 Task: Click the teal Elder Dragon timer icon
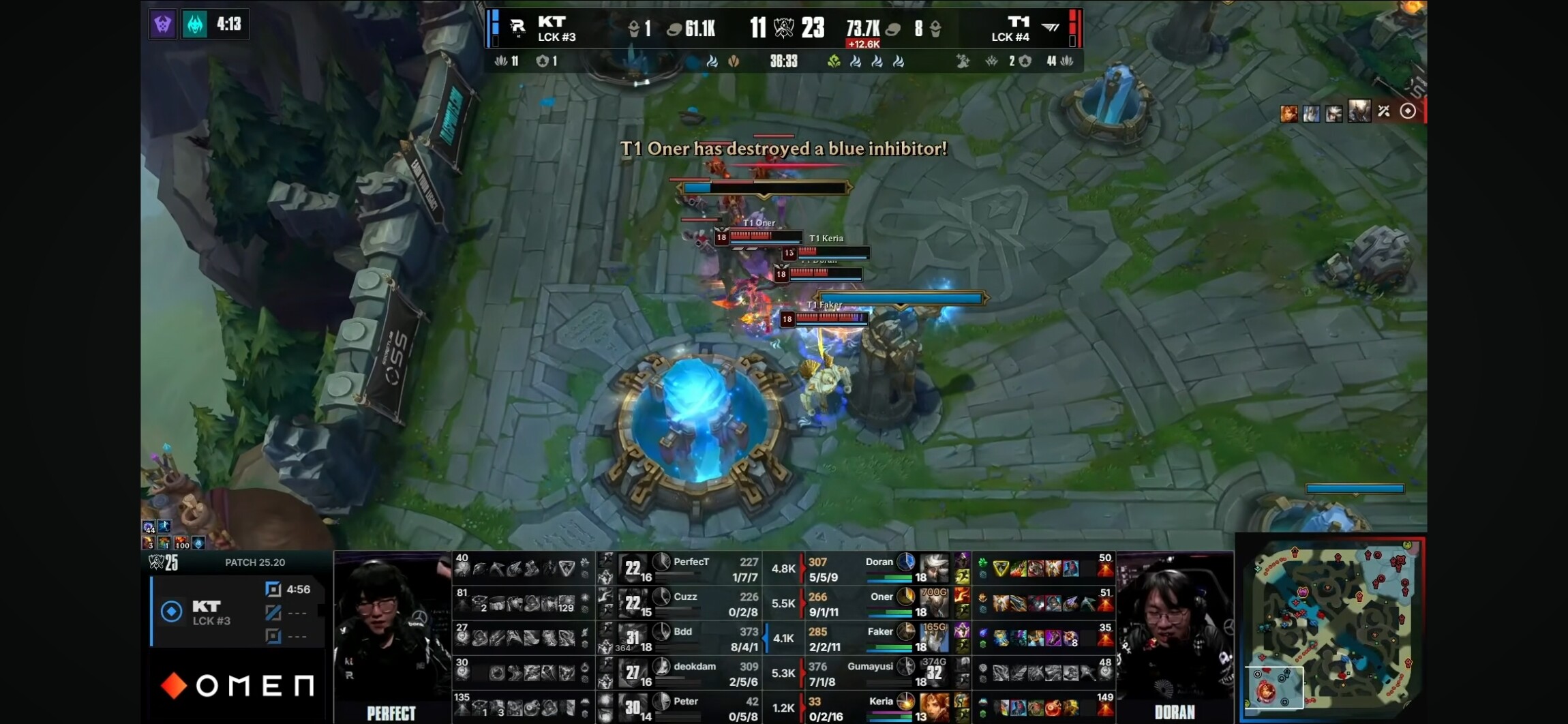coord(195,25)
